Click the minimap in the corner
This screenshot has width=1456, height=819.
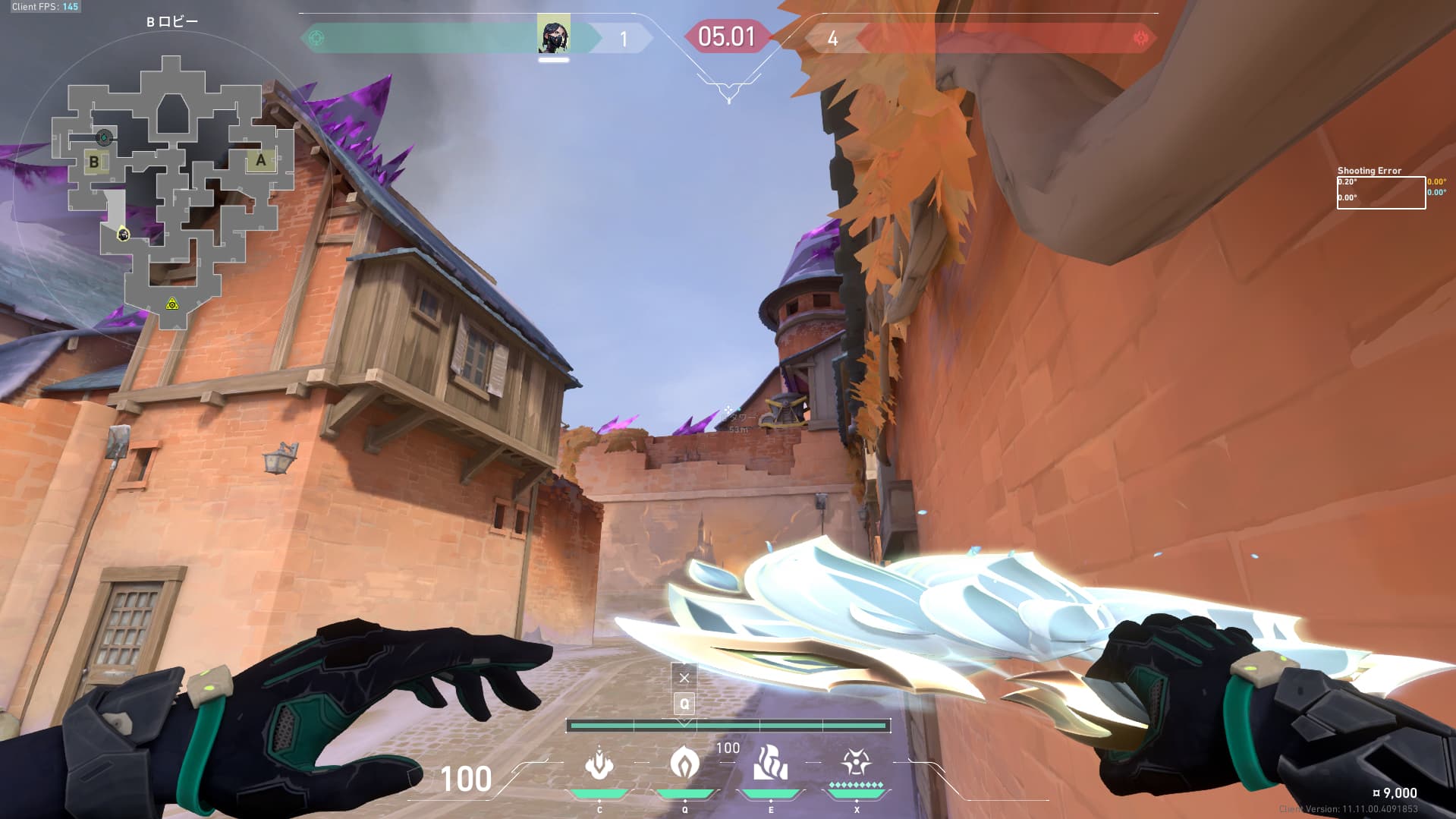pos(172,191)
